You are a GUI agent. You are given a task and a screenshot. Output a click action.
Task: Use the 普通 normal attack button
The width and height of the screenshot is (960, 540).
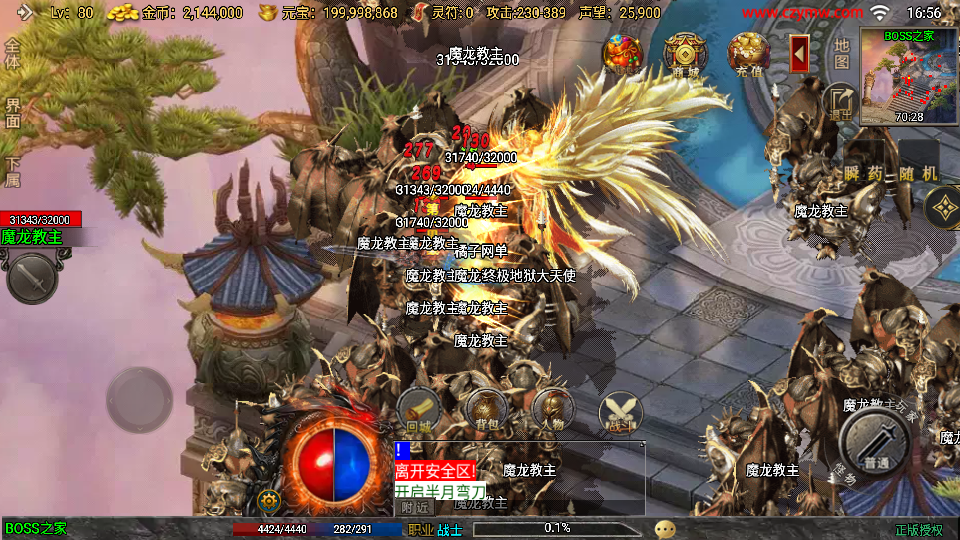click(x=875, y=441)
